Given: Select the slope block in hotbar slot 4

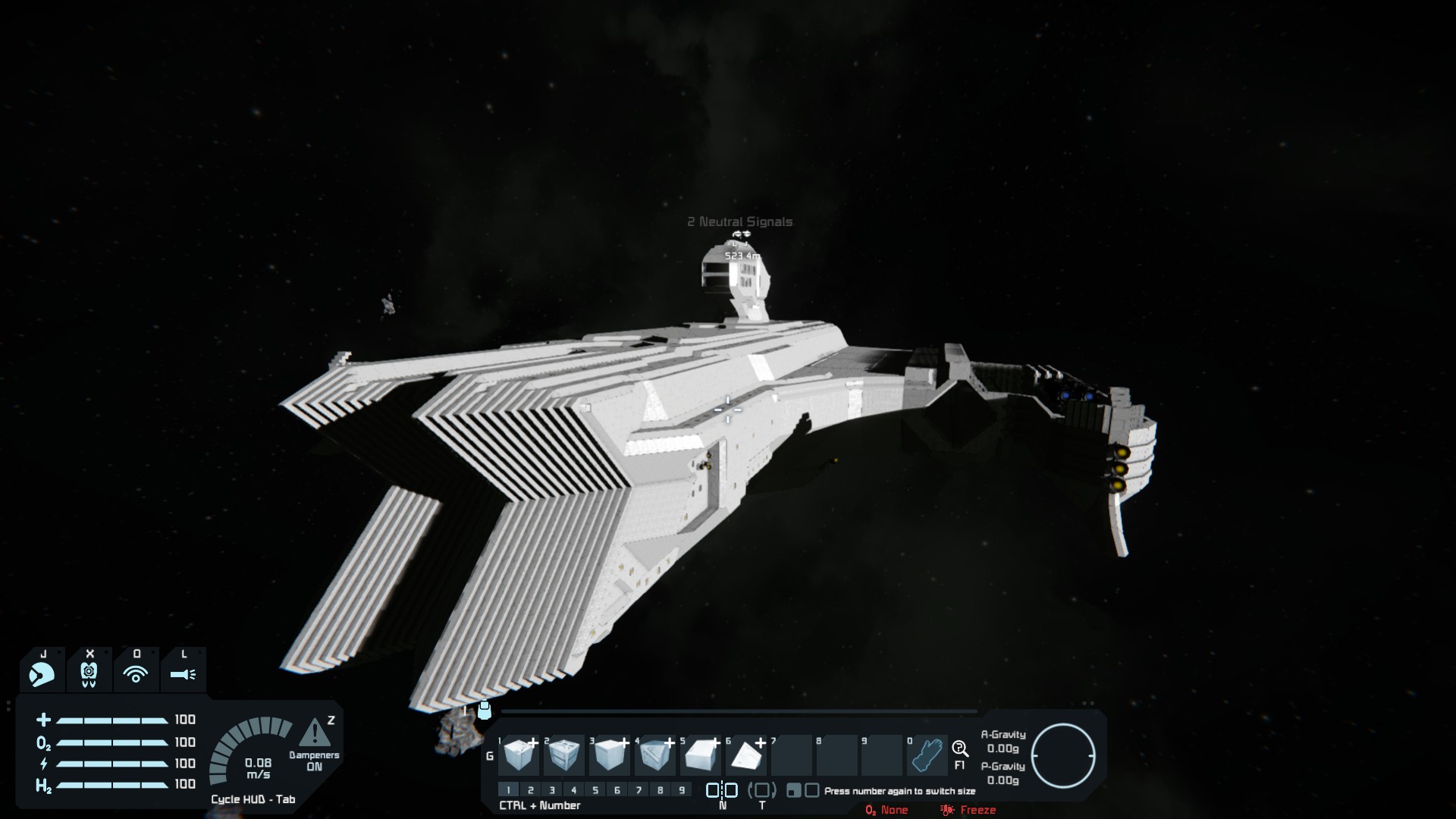Looking at the screenshot, I should click(655, 755).
